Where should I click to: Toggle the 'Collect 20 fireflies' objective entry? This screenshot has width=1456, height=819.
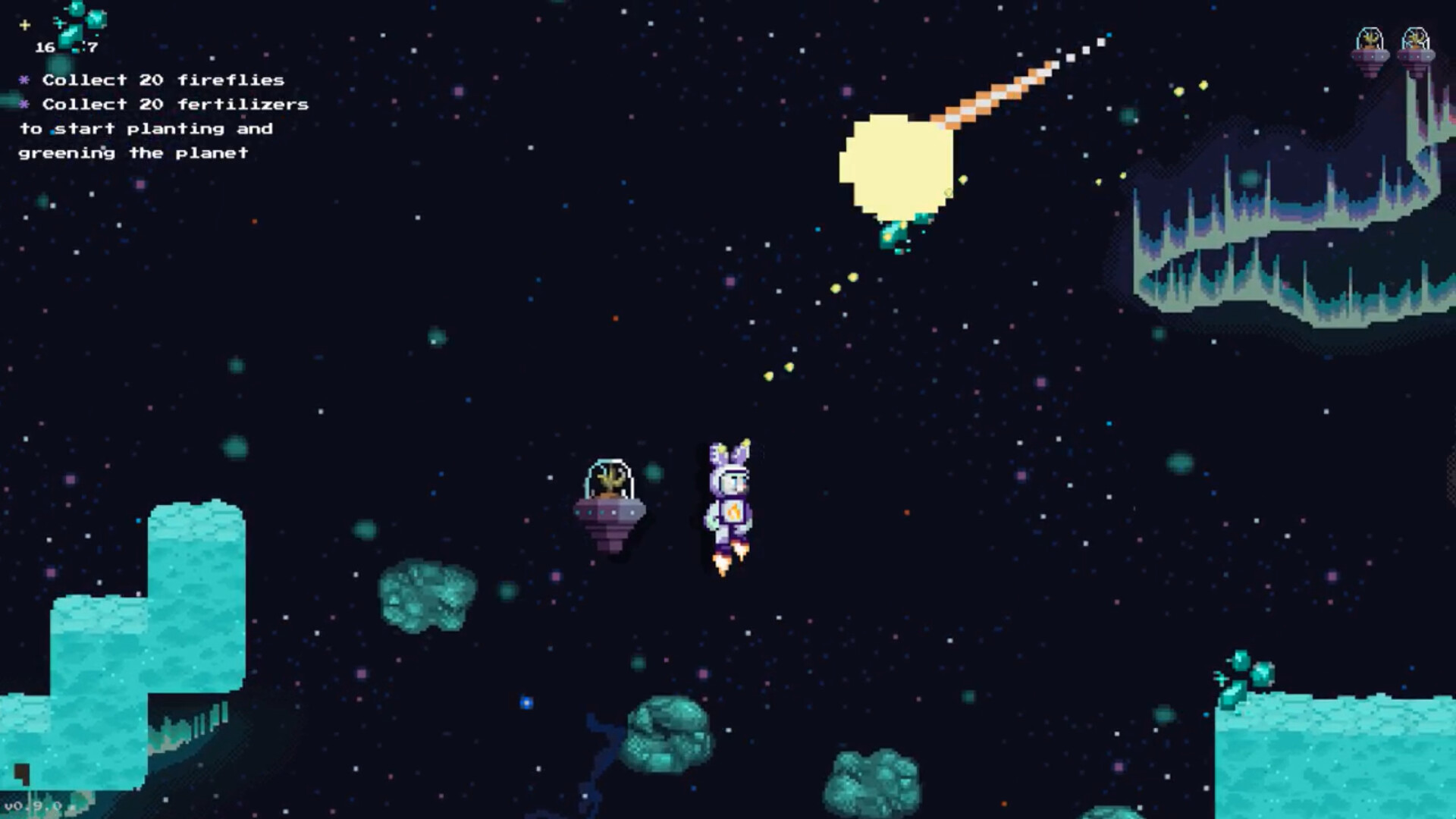tap(163, 79)
